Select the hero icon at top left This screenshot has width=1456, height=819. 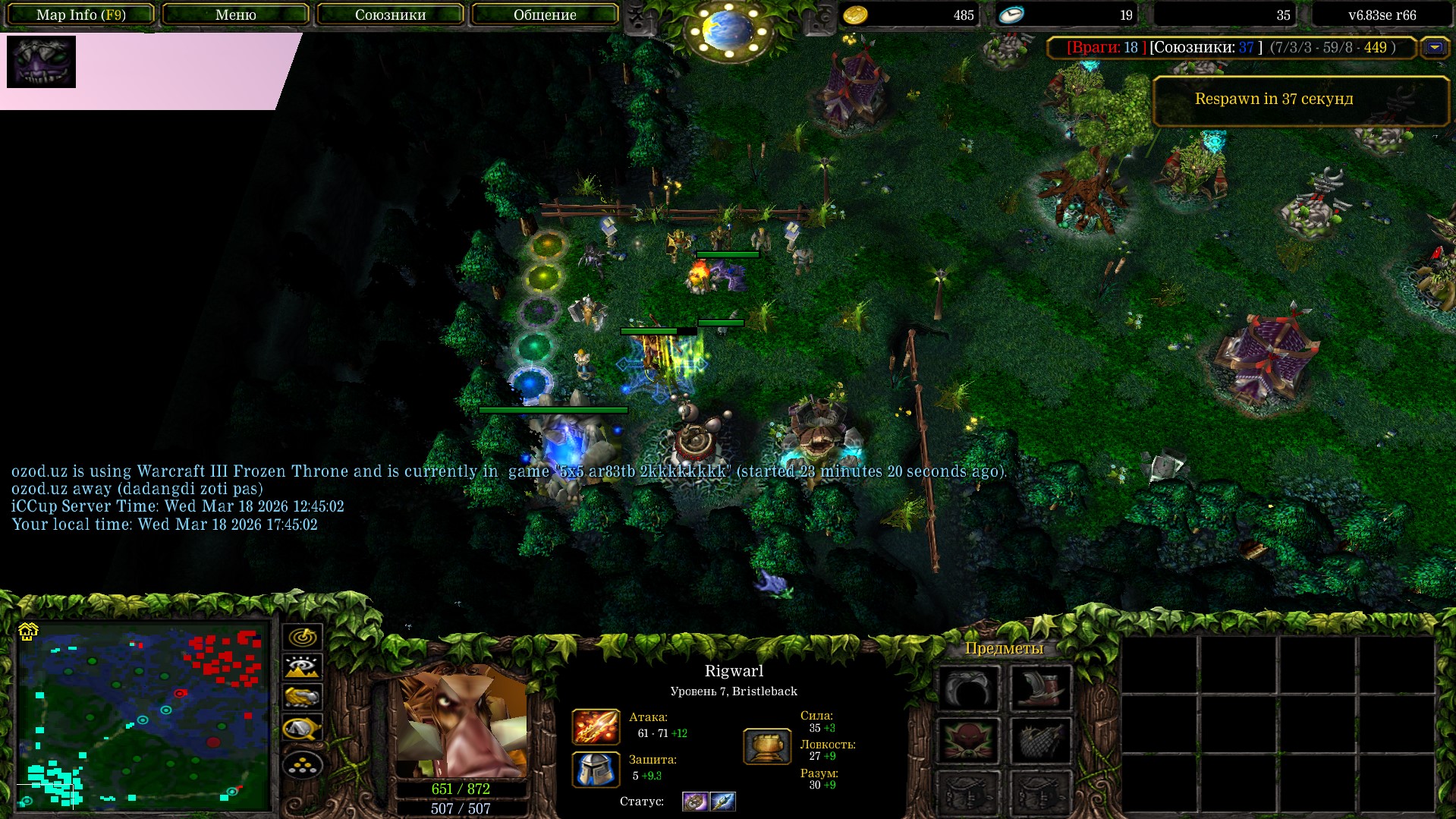pyautogui.click(x=41, y=61)
